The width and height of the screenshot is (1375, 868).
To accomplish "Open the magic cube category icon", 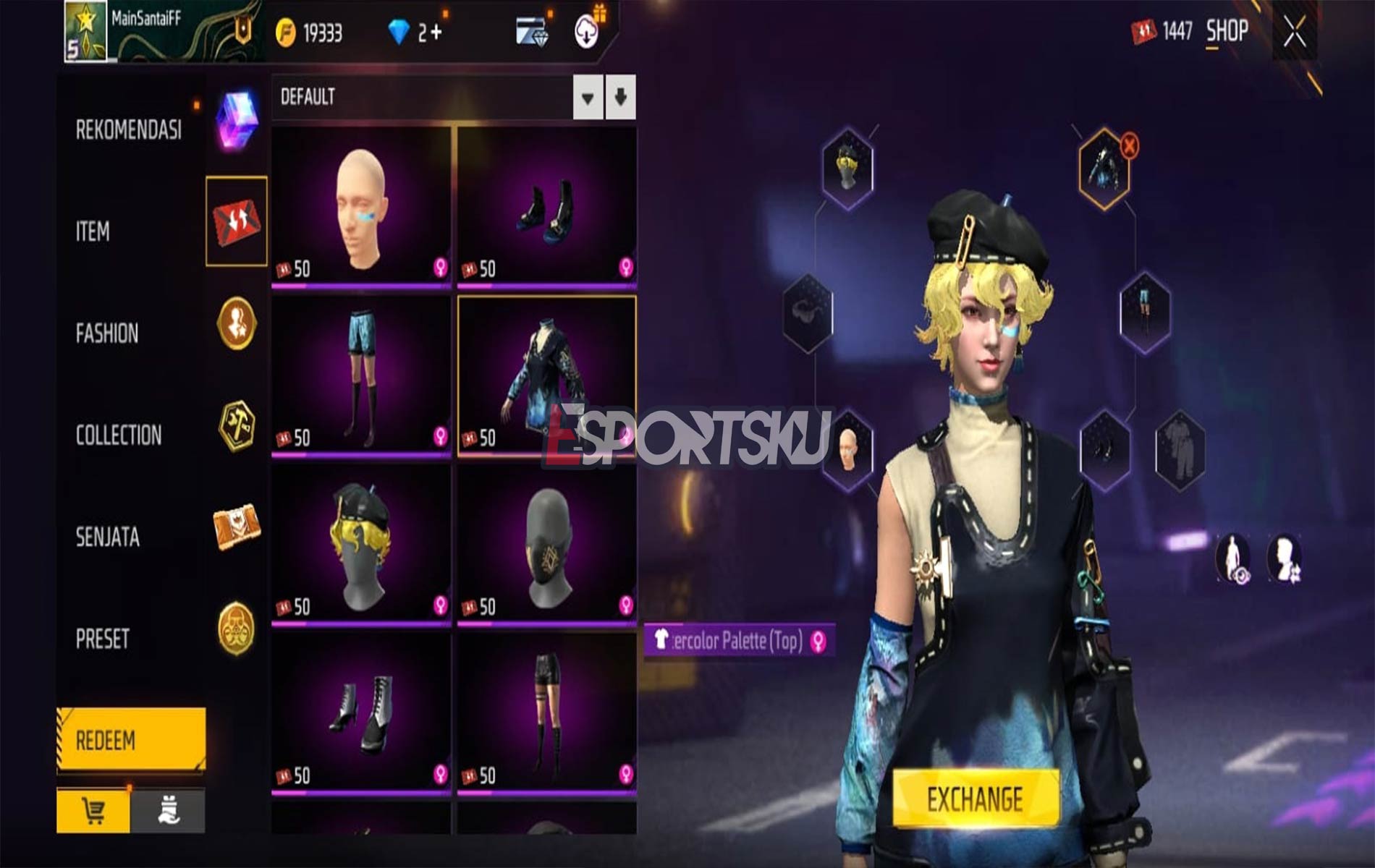I will point(235,123).
